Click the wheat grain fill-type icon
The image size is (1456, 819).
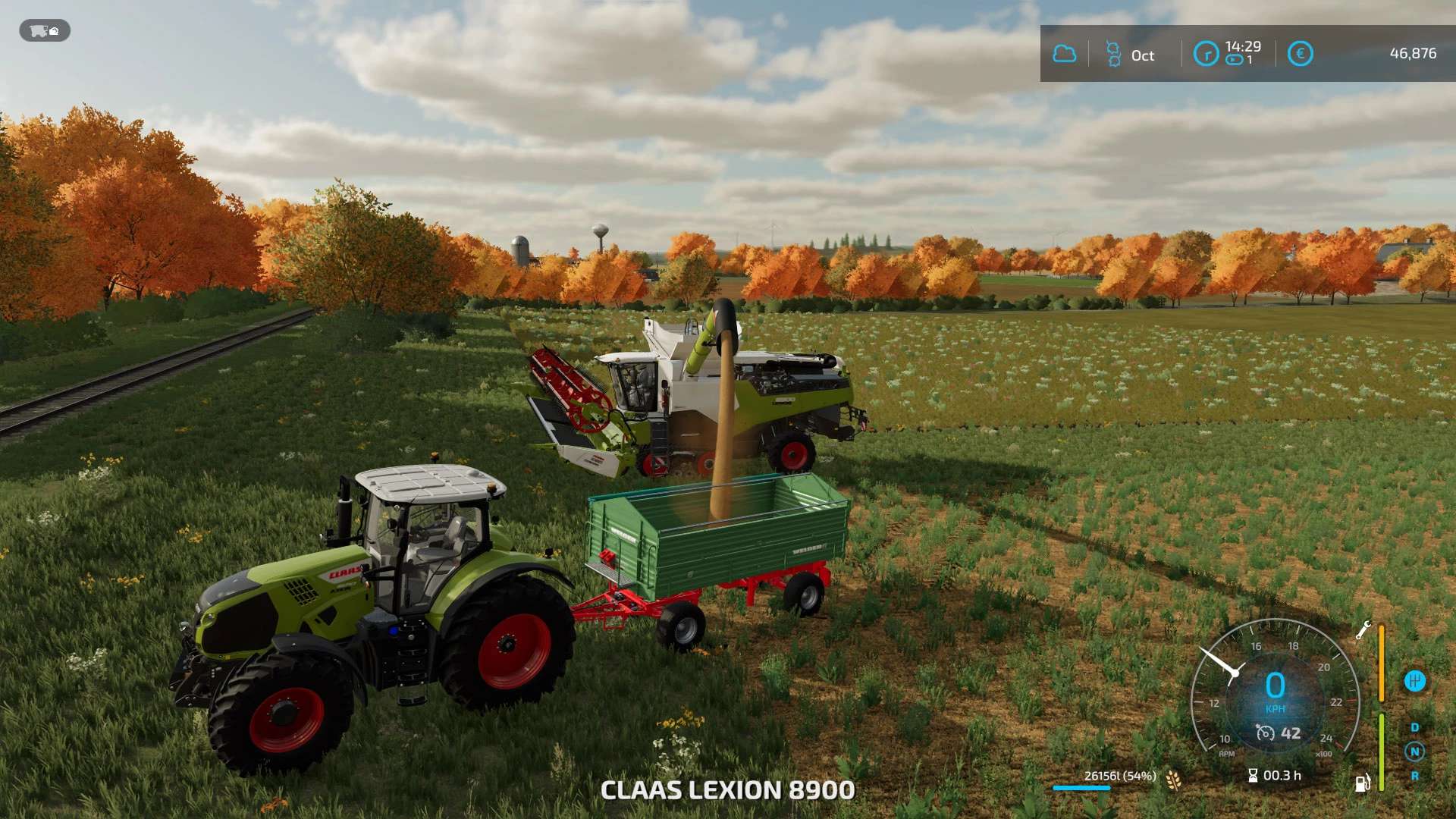click(1173, 780)
